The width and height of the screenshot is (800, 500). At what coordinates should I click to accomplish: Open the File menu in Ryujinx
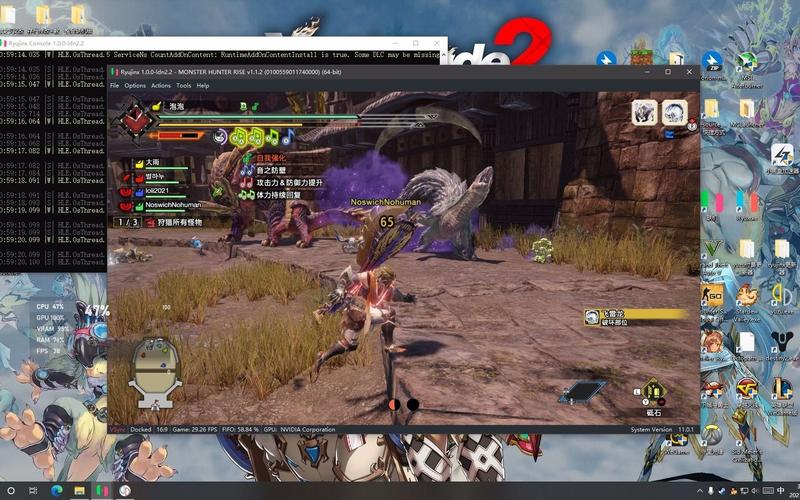click(x=115, y=86)
